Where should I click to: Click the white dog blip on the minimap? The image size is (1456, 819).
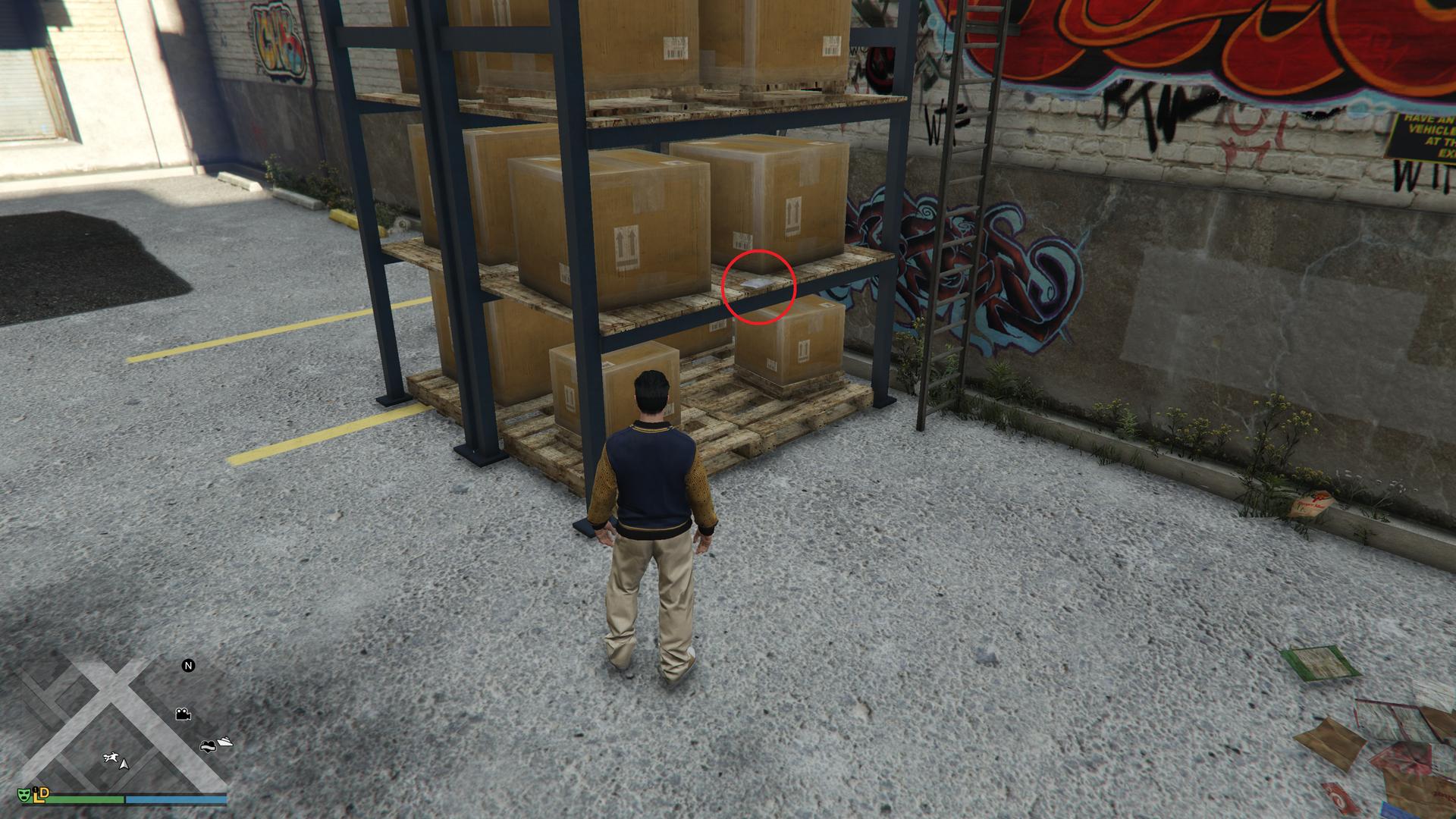pos(111,757)
